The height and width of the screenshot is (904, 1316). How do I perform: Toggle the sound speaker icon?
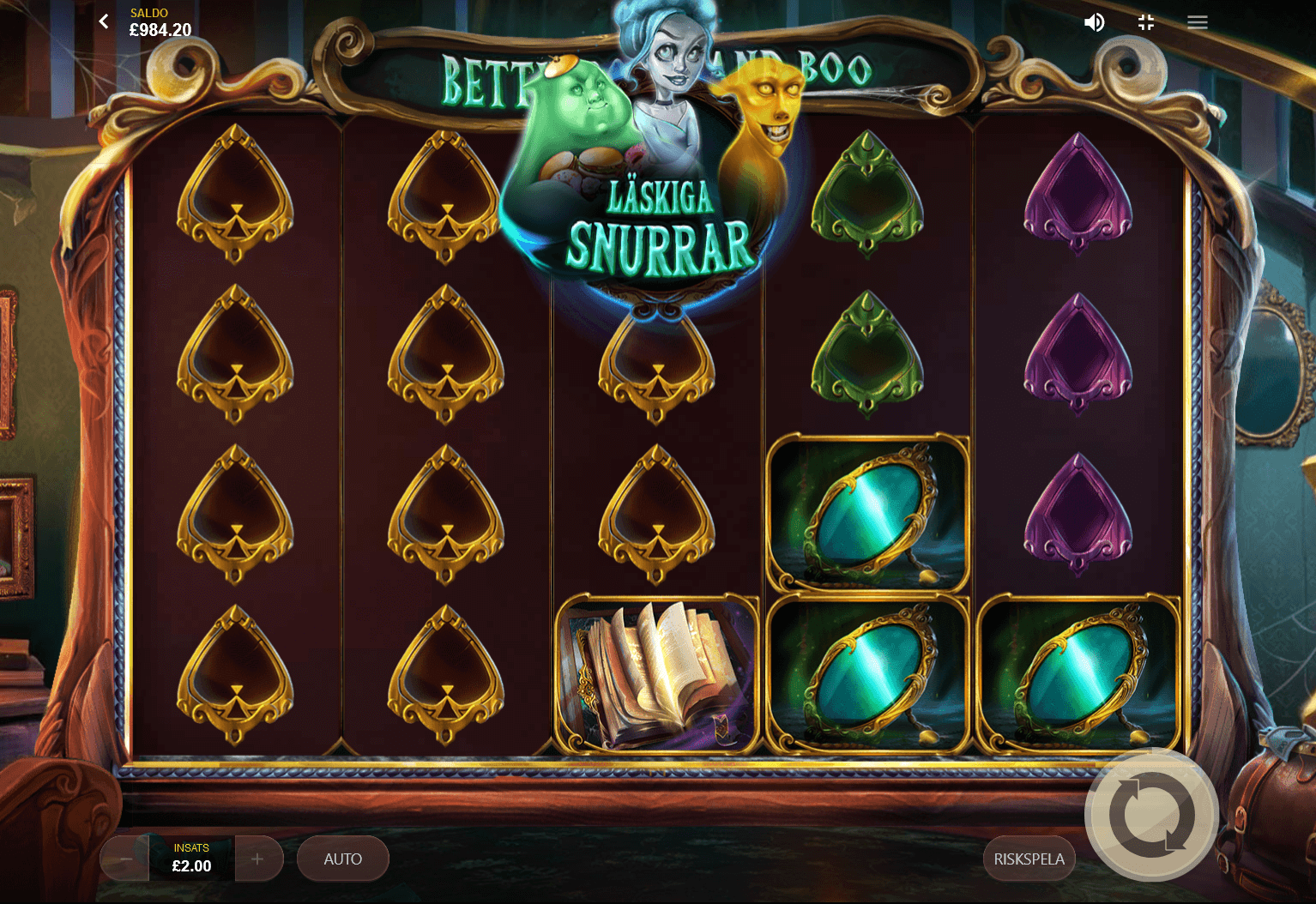click(x=1094, y=22)
